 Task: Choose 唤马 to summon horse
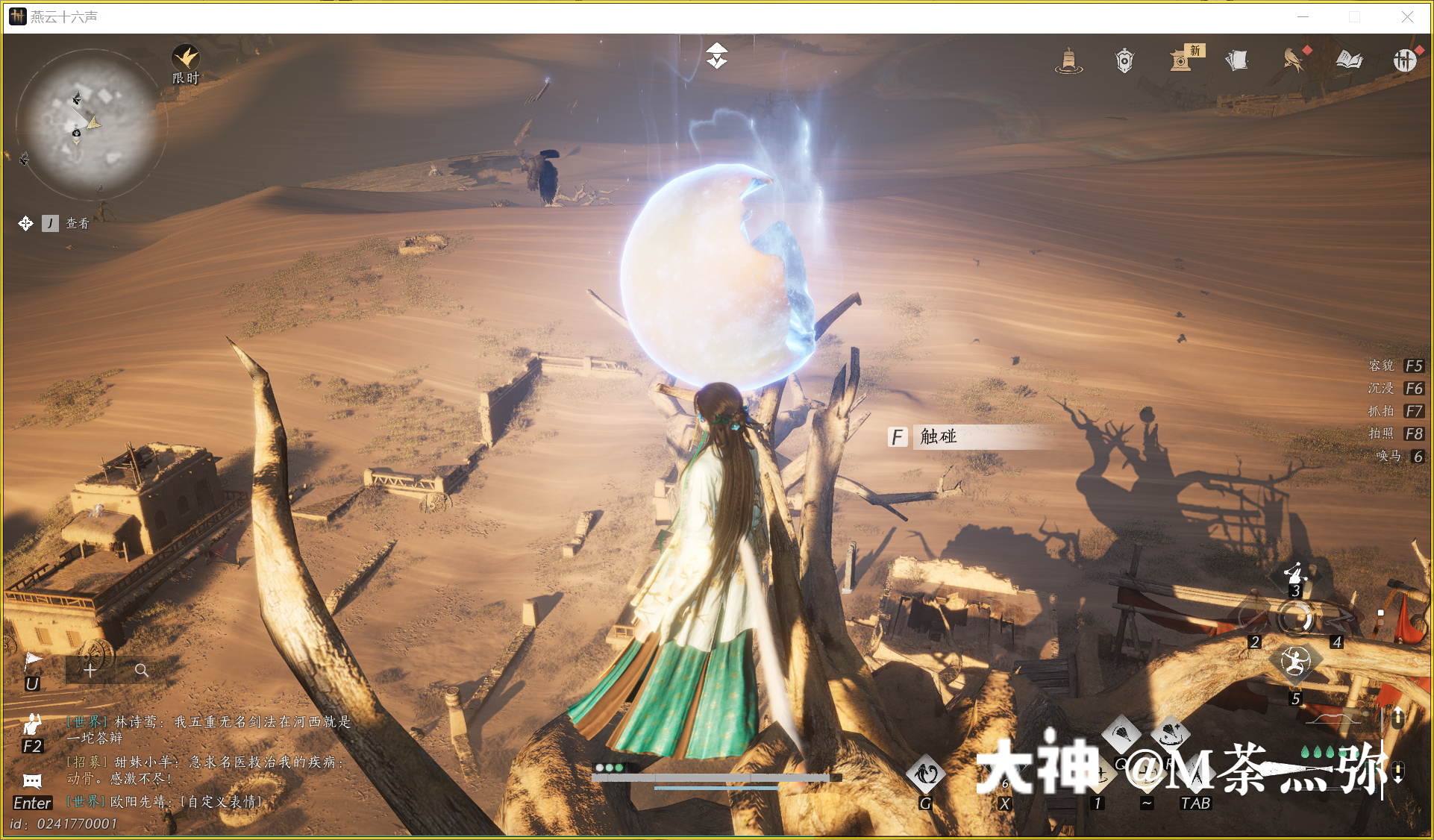(x=1389, y=456)
